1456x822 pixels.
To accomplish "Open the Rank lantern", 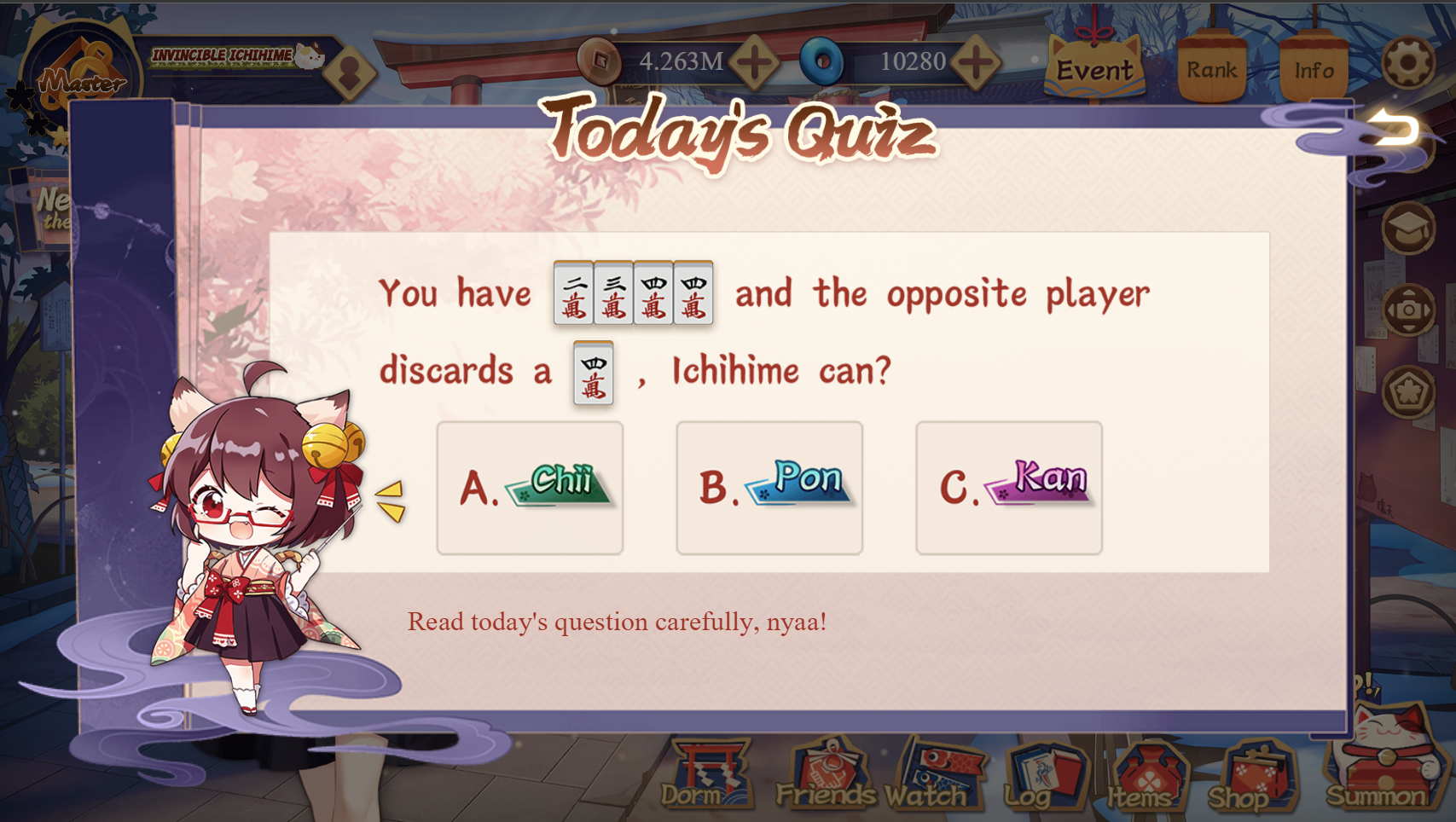I will tap(1211, 68).
